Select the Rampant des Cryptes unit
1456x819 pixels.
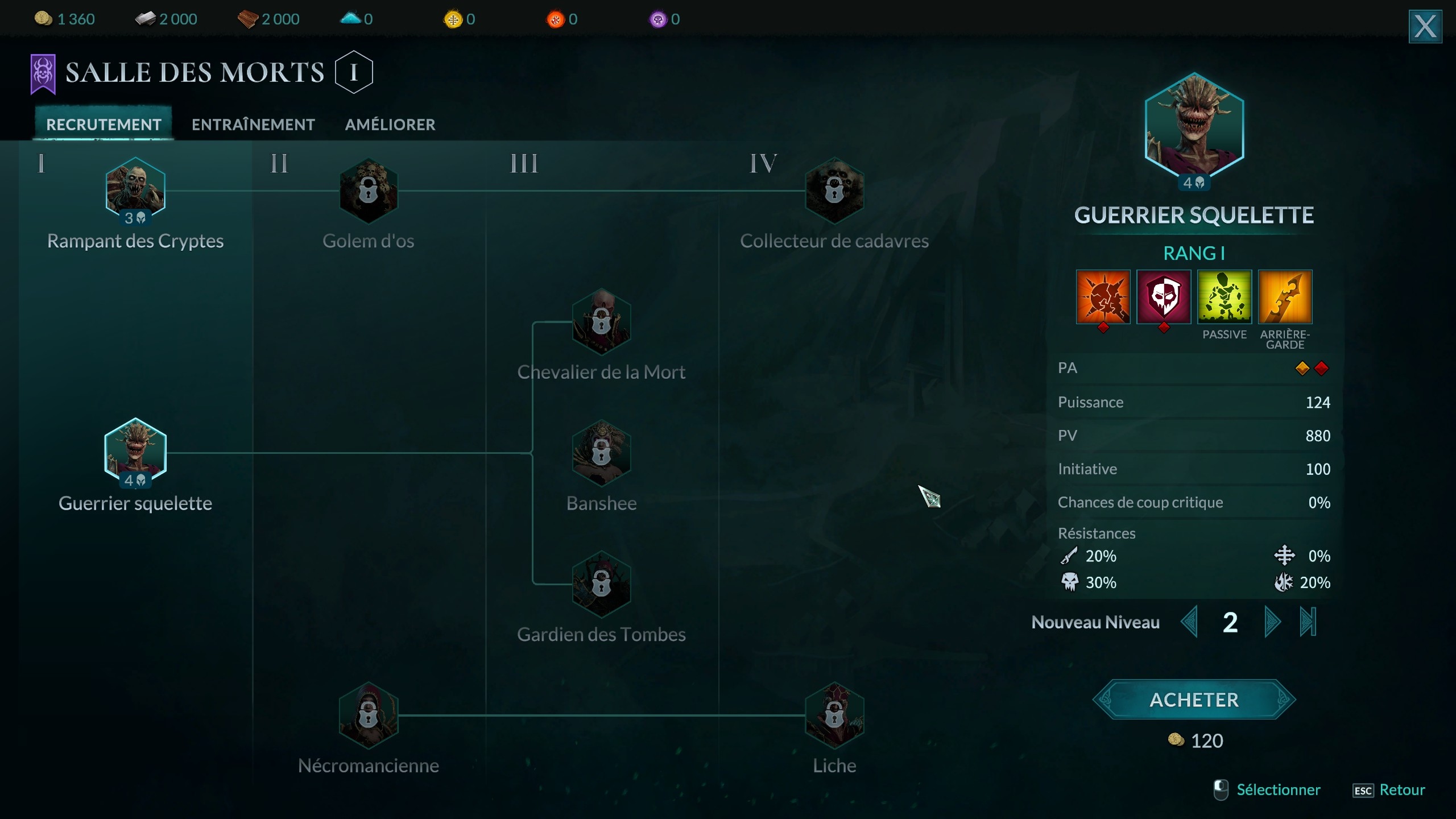click(x=135, y=191)
